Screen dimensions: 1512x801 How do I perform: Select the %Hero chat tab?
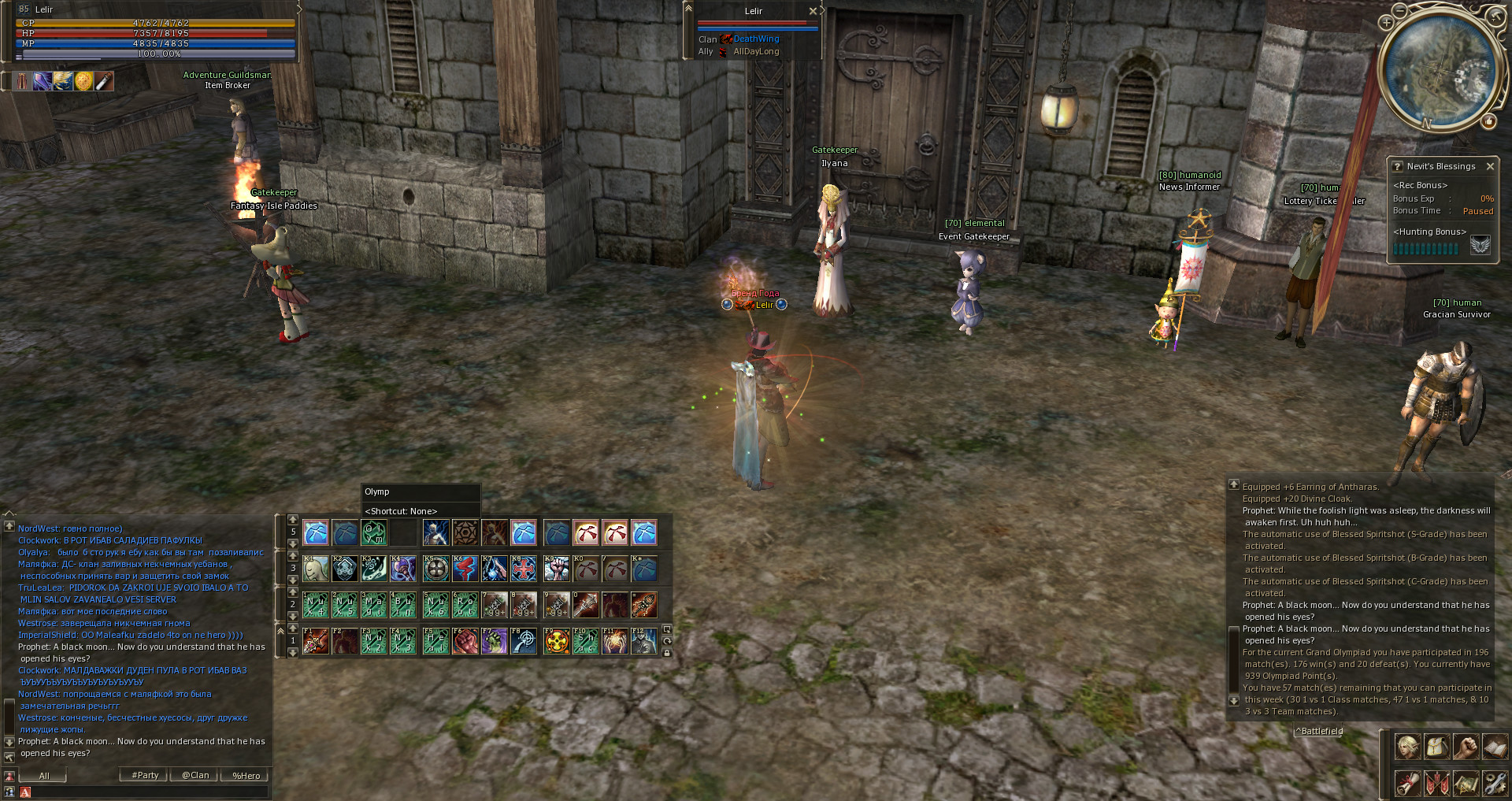click(x=246, y=775)
